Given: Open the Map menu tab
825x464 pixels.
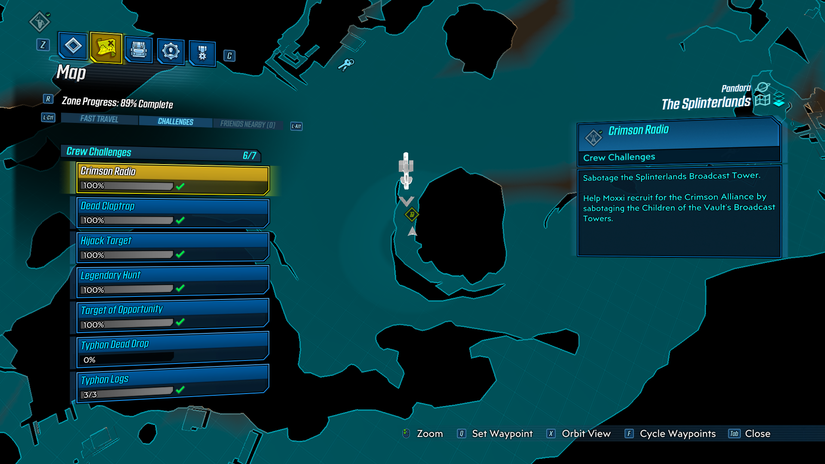Looking at the screenshot, I should click(x=105, y=47).
